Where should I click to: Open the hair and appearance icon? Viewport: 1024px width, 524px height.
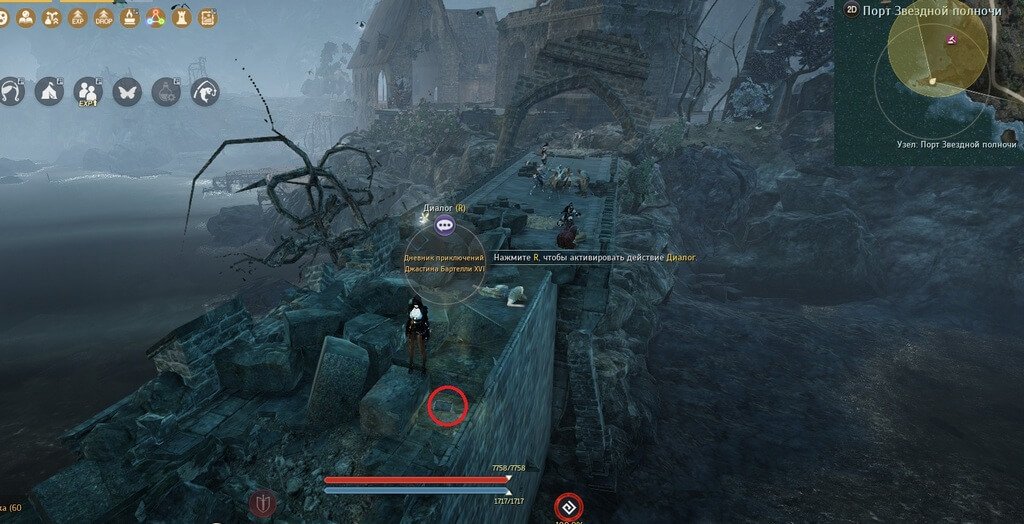coord(11,92)
